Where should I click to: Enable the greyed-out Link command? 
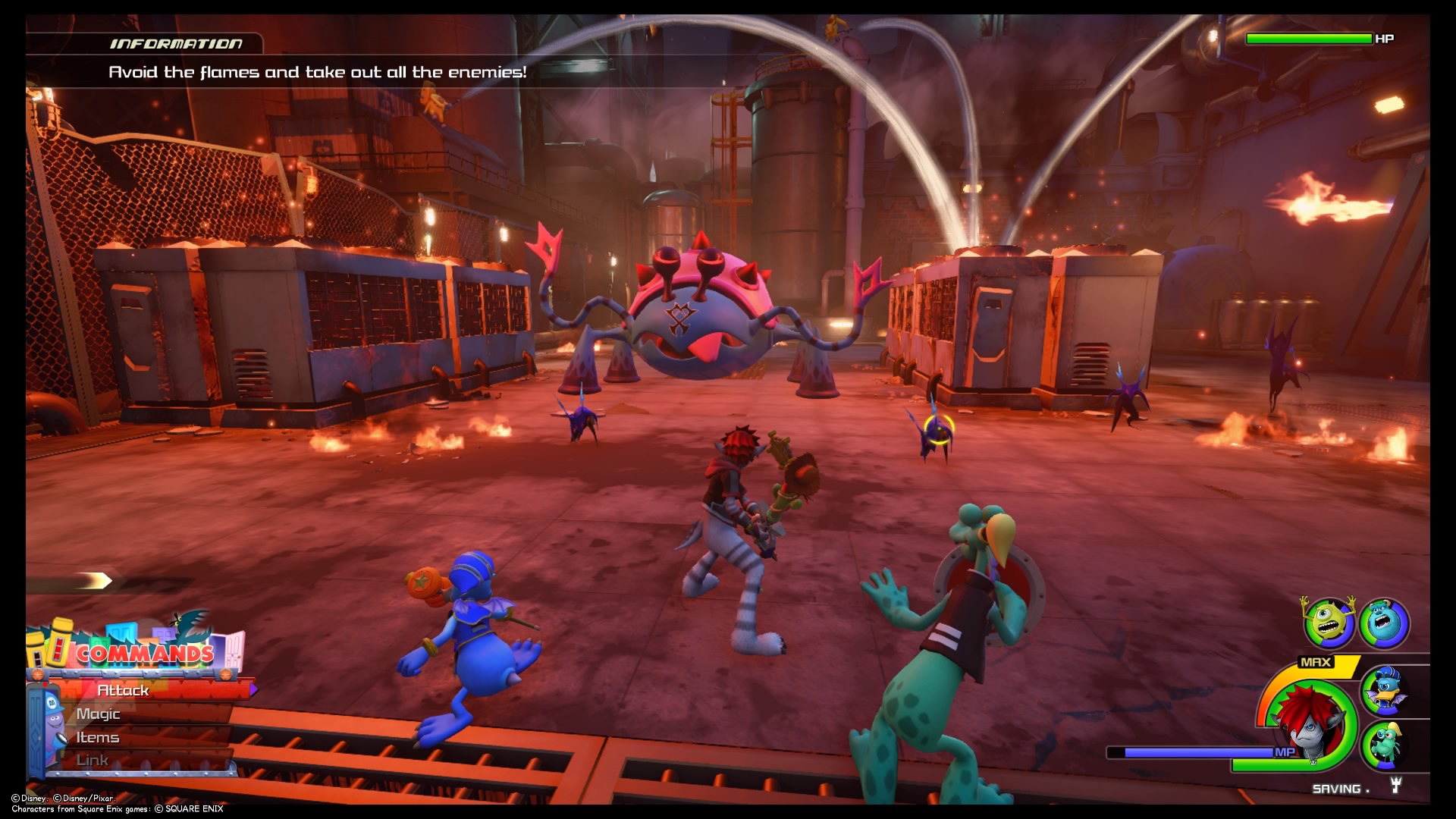(x=93, y=761)
